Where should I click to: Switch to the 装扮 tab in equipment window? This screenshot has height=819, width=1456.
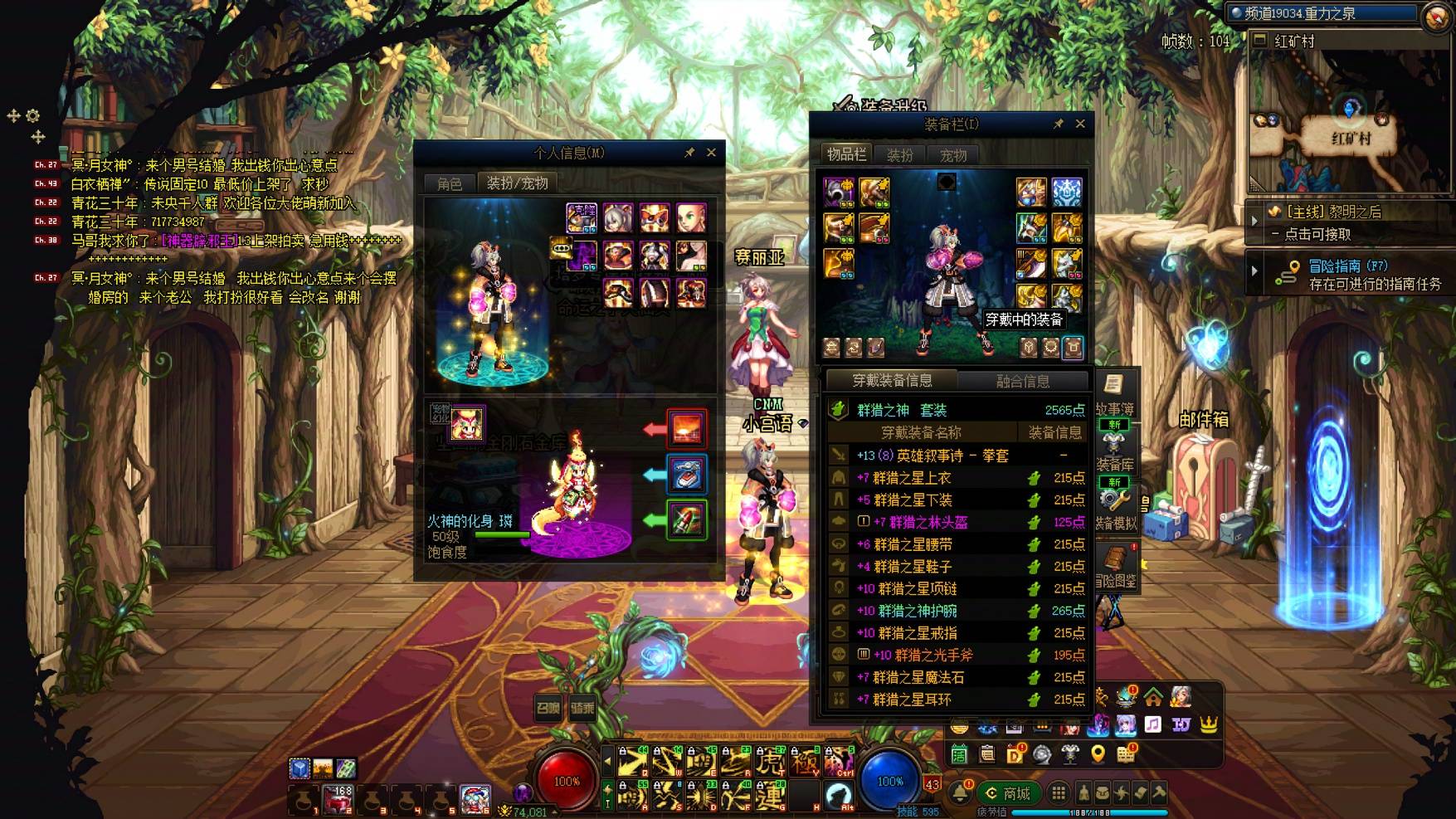point(900,155)
